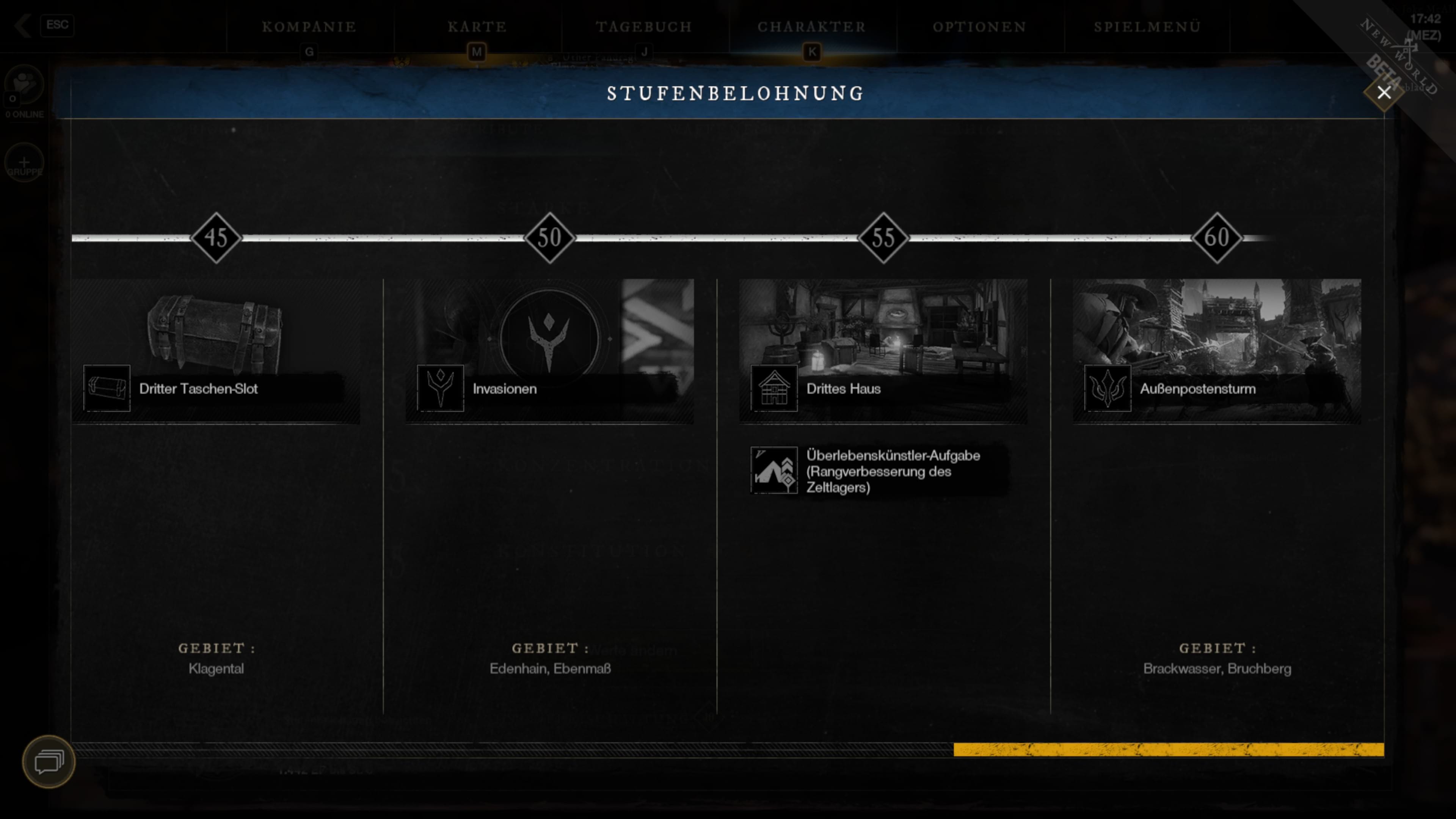Select the Überlebenskünstler-Aufgabe camp reward
This screenshot has width=1456, height=819.
[879, 471]
